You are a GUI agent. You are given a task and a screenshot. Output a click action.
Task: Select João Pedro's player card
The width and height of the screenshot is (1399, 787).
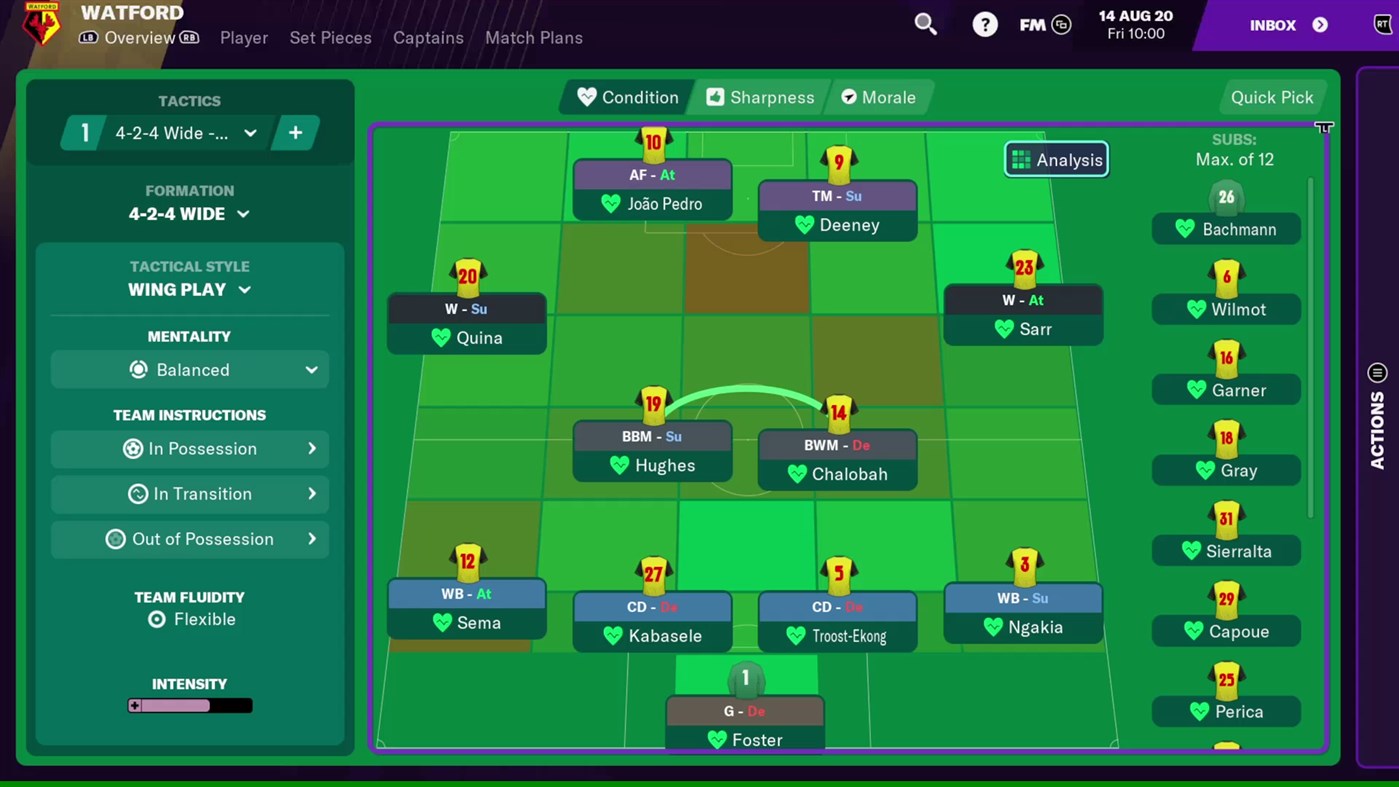coord(652,190)
